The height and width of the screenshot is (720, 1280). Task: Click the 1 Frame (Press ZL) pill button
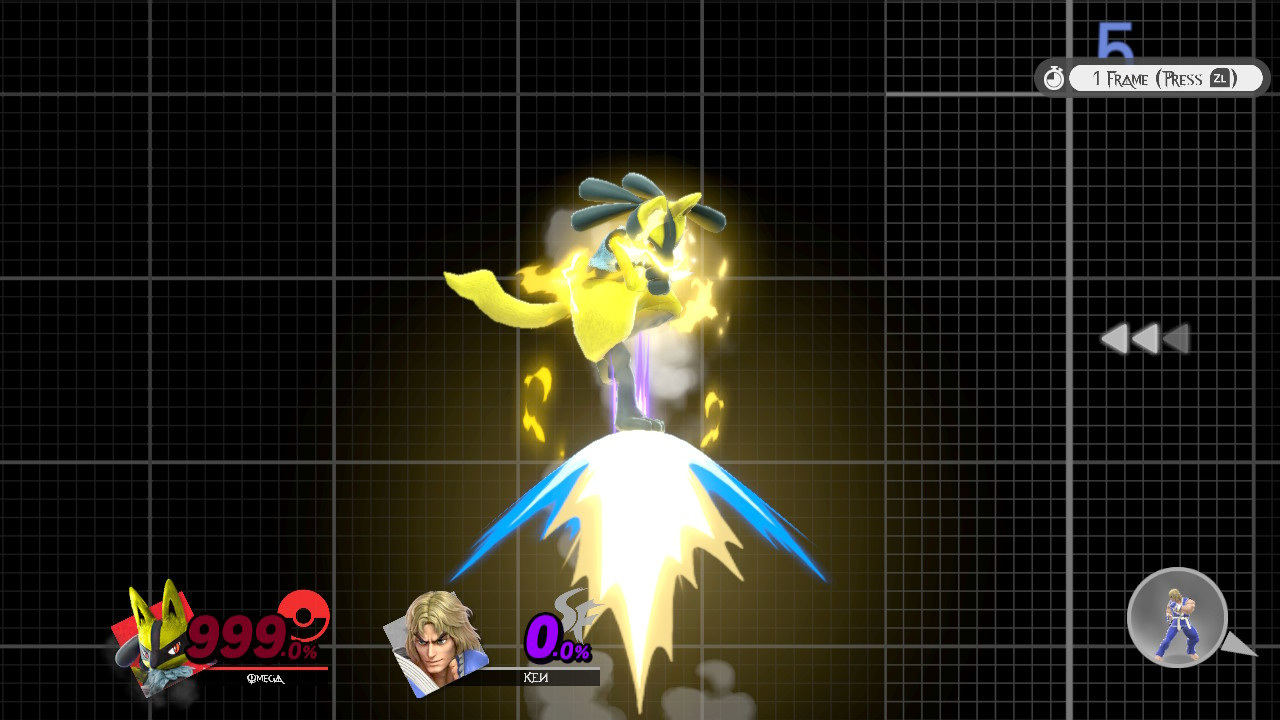tap(1165, 77)
